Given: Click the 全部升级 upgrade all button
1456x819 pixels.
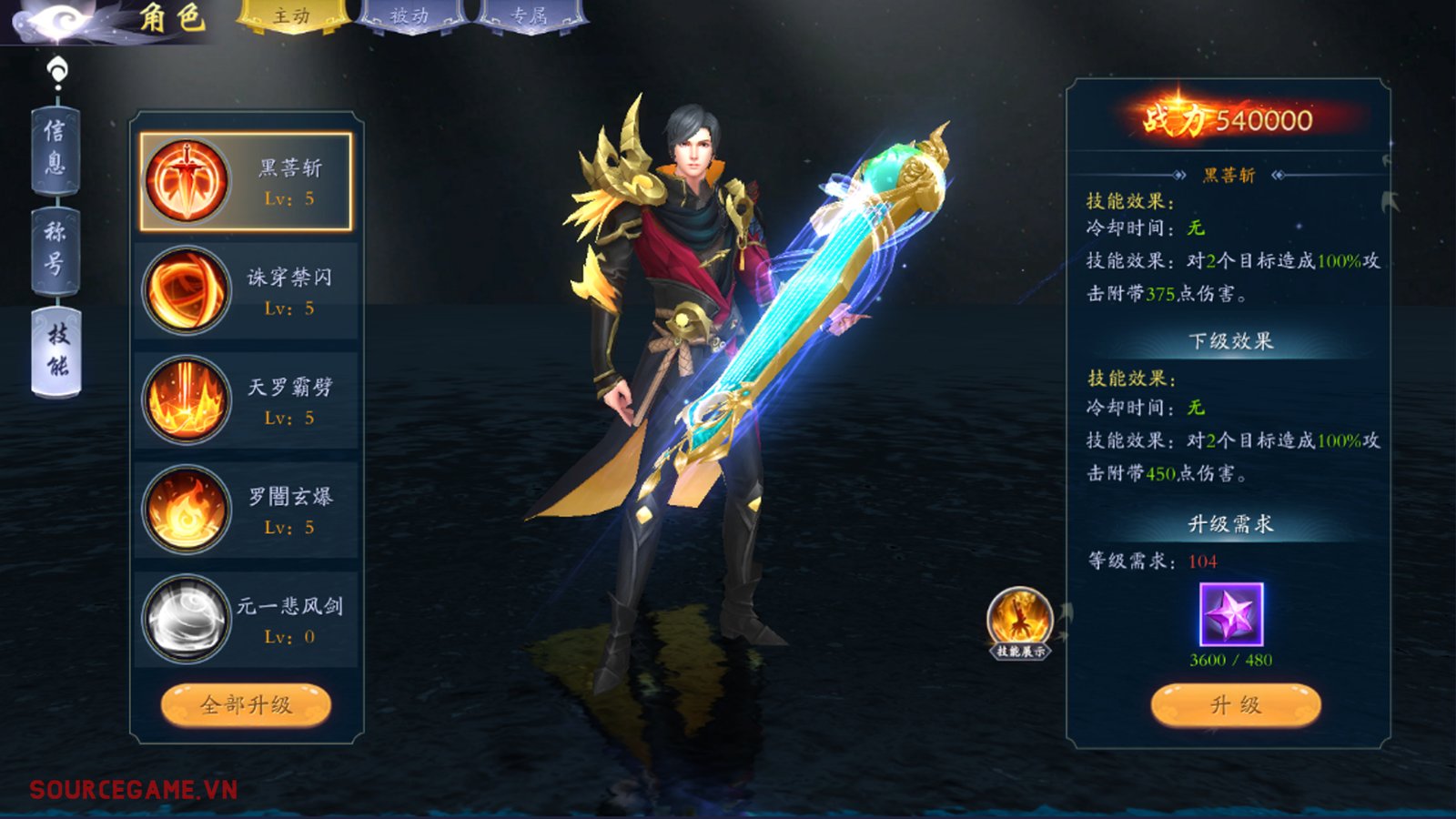Looking at the screenshot, I should point(246,705).
